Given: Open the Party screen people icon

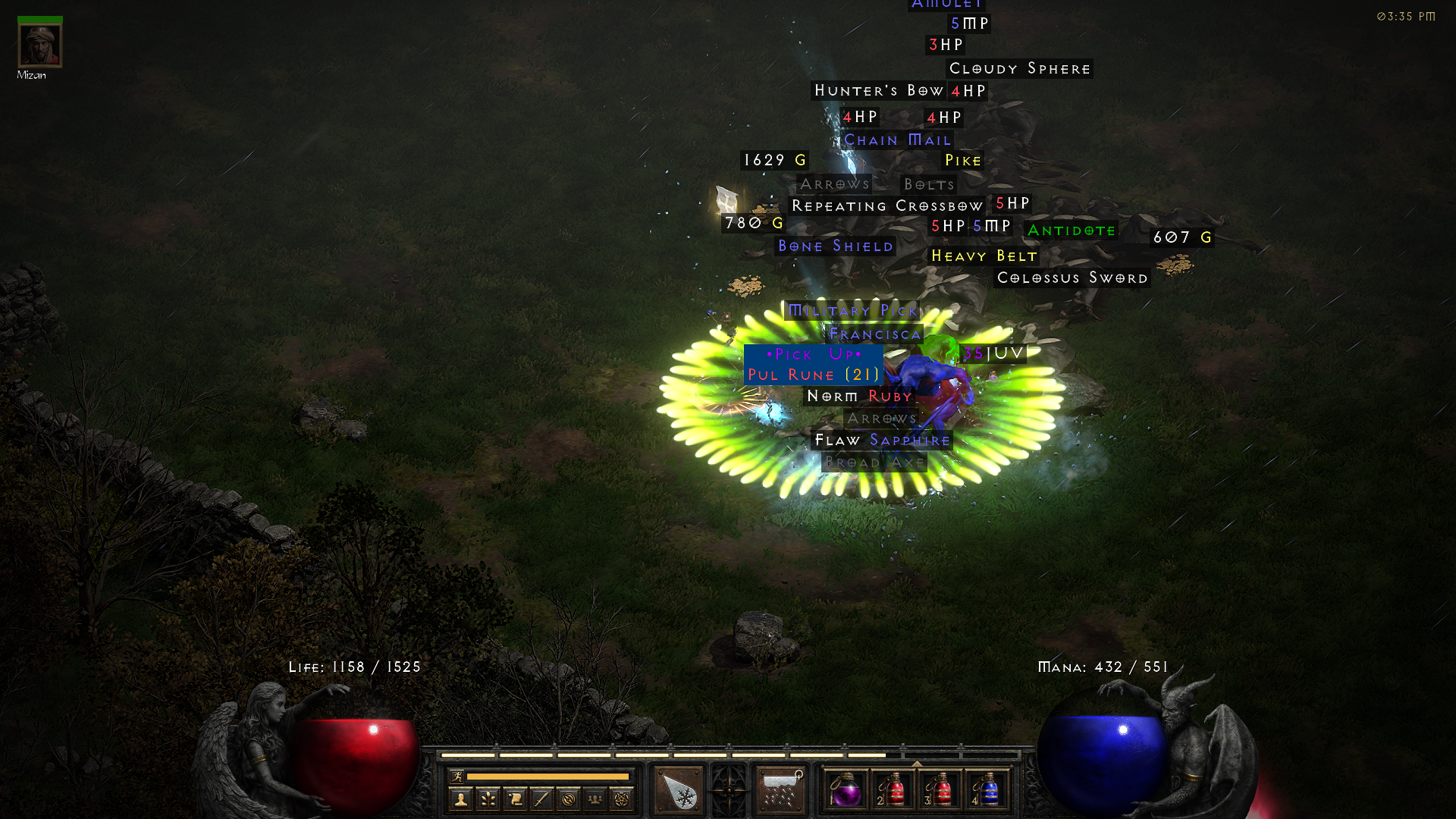Looking at the screenshot, I should pyautogui.click(x=595, y=799).
